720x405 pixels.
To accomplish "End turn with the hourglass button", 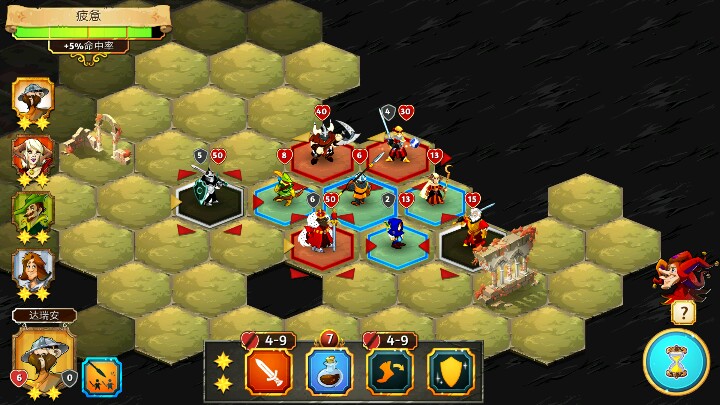I will 676,362.
